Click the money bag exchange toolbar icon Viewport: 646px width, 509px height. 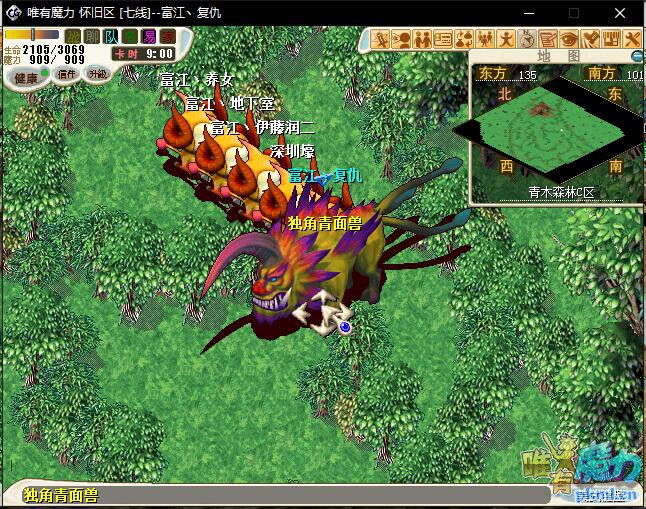click(x=464, y=39)
